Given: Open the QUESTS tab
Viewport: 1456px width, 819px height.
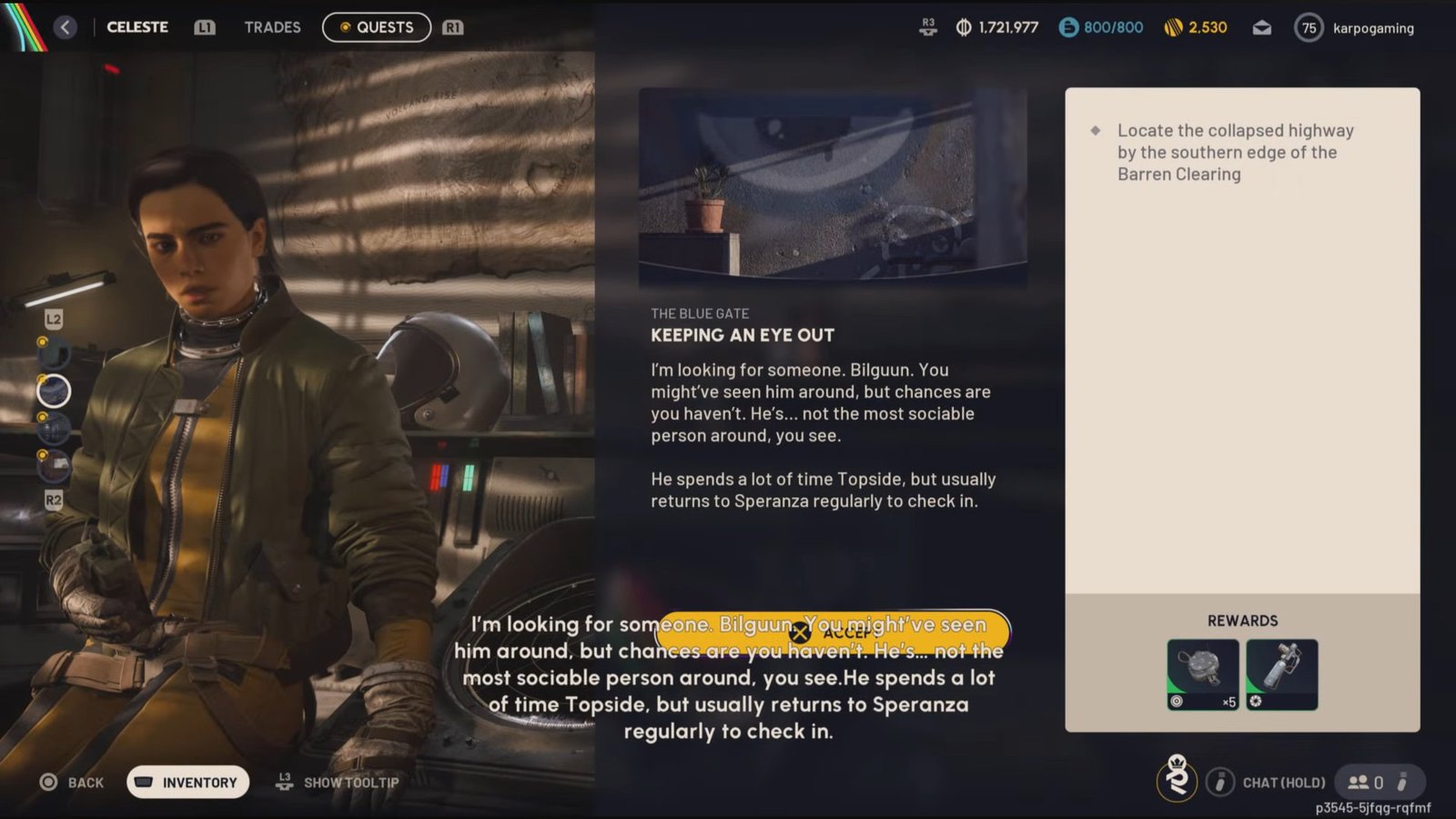Looking at the screenshot, I should 377,27.
